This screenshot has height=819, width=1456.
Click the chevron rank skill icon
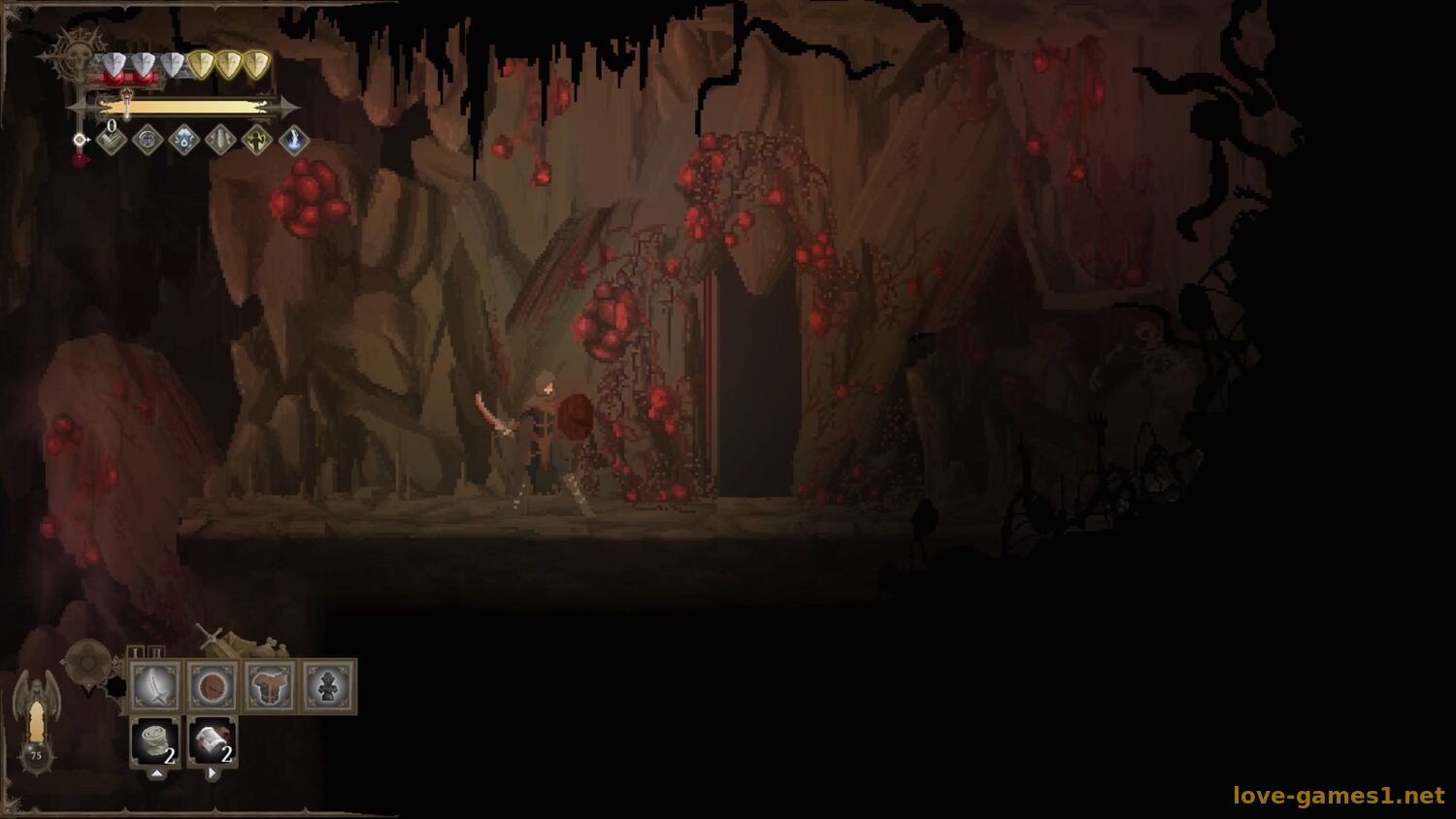[112, 142]
